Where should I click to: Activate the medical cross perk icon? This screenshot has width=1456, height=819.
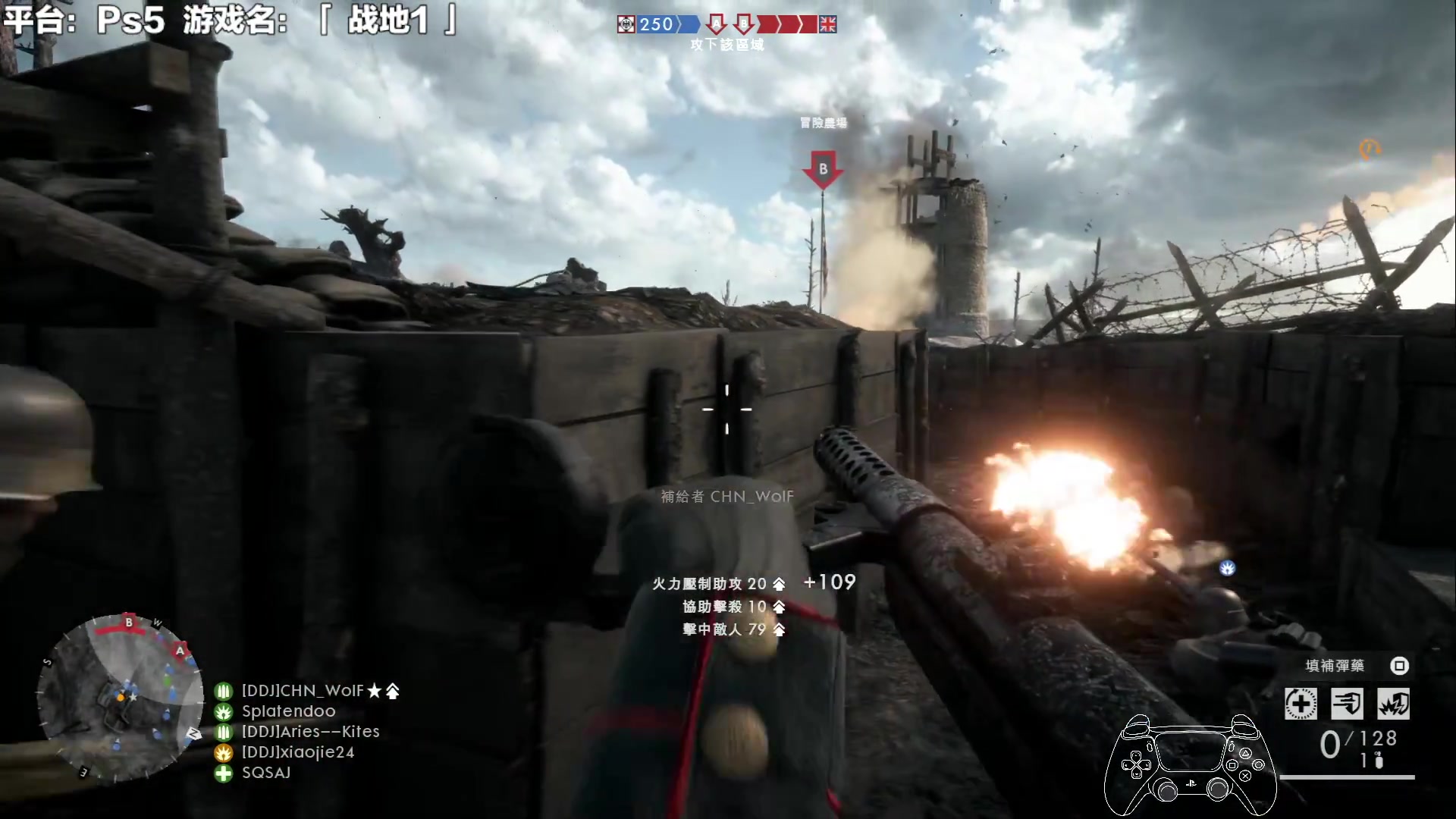point(1301,704)
